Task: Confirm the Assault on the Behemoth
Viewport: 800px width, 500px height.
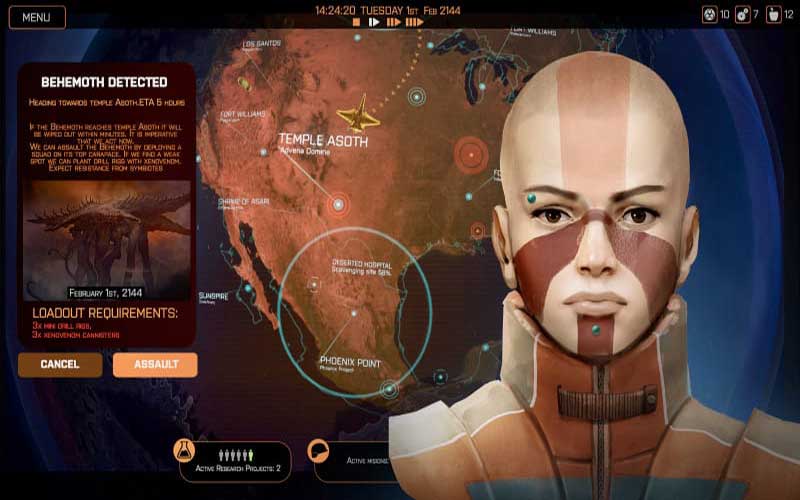Action: pyautogui.click(x=155, y=364)
